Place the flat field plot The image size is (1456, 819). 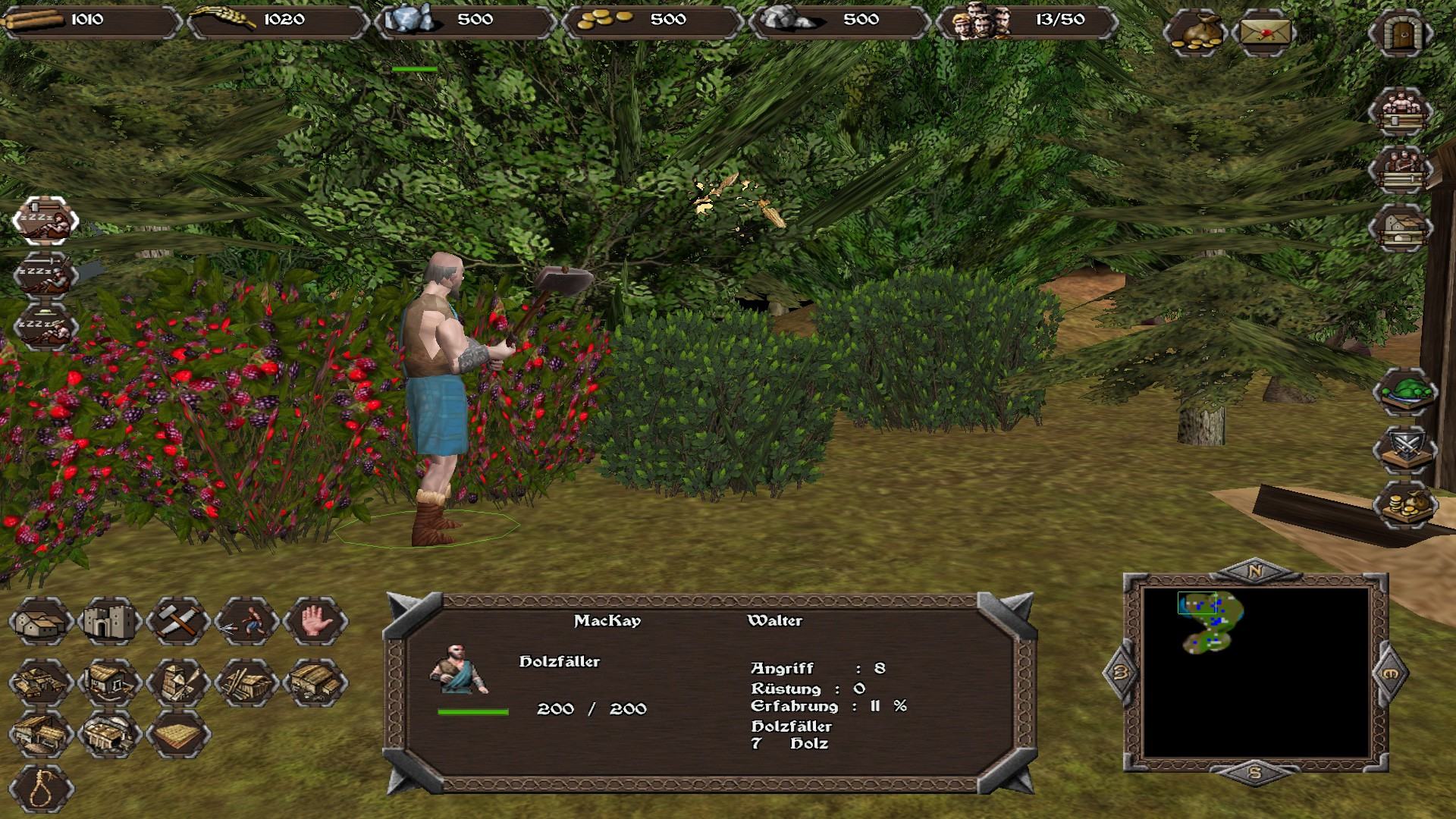[x=177, y=734]
